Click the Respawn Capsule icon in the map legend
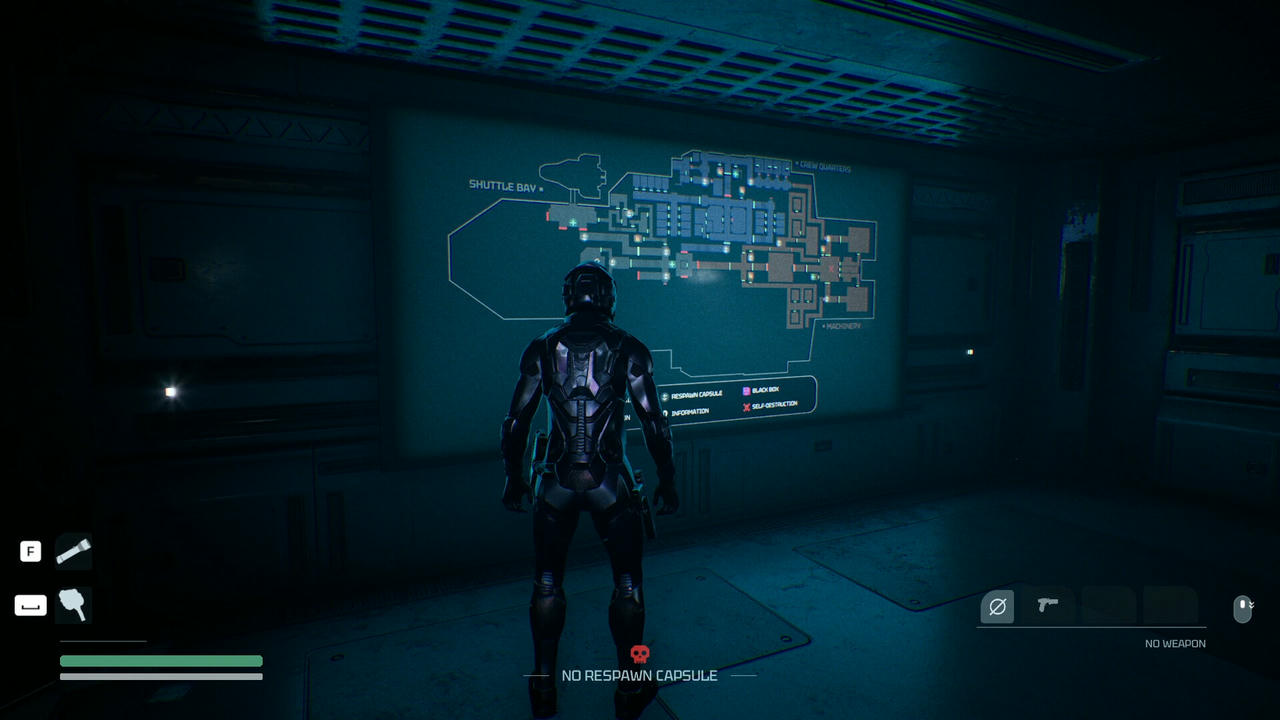Image resolution: width=1280 pixels, height=720 pixels. [664, 397]
